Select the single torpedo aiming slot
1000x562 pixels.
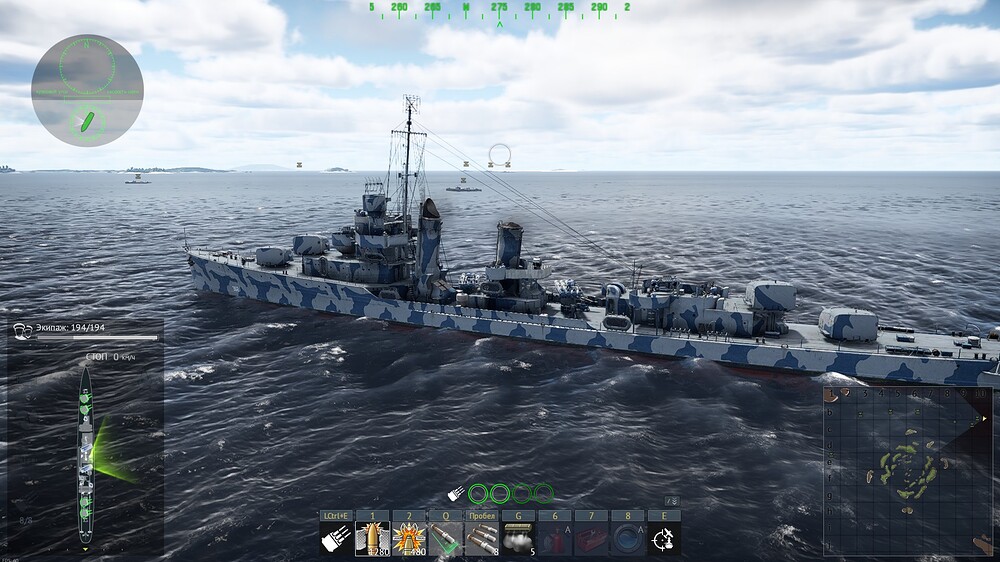click(445, 539)
